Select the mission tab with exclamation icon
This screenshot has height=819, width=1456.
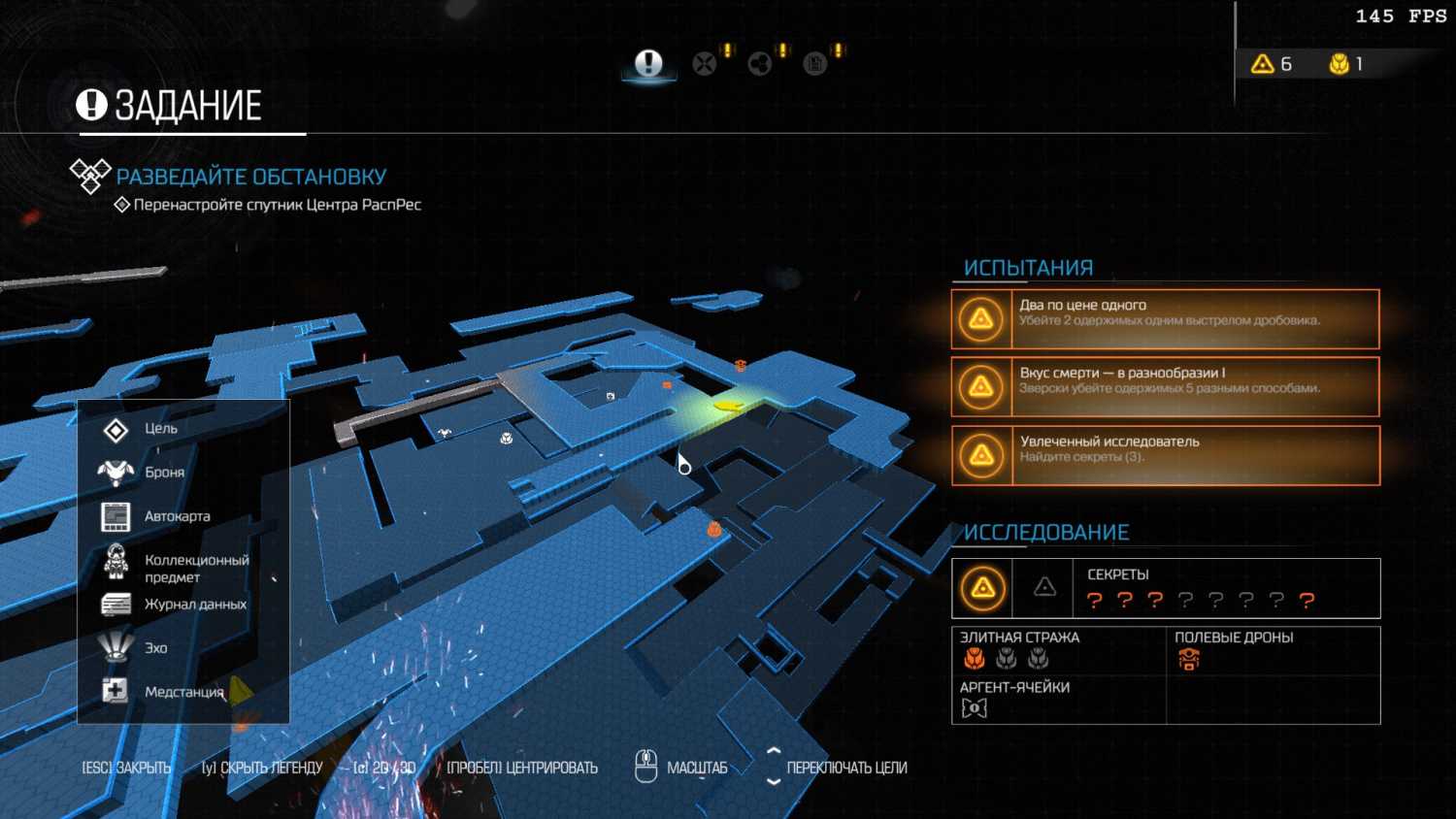pyautogui.click(x=648, y=64)
